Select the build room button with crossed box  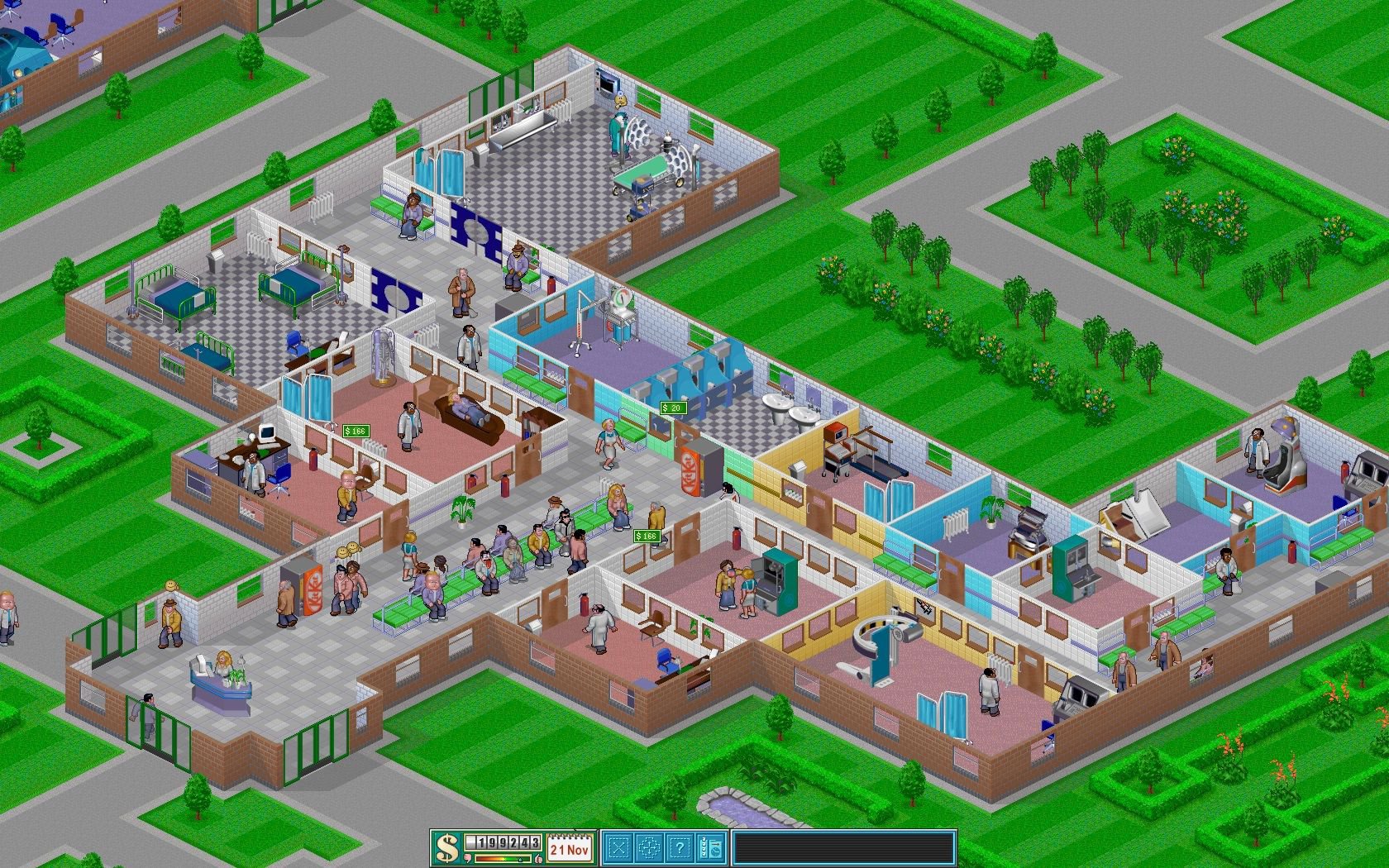coord(619,847)
